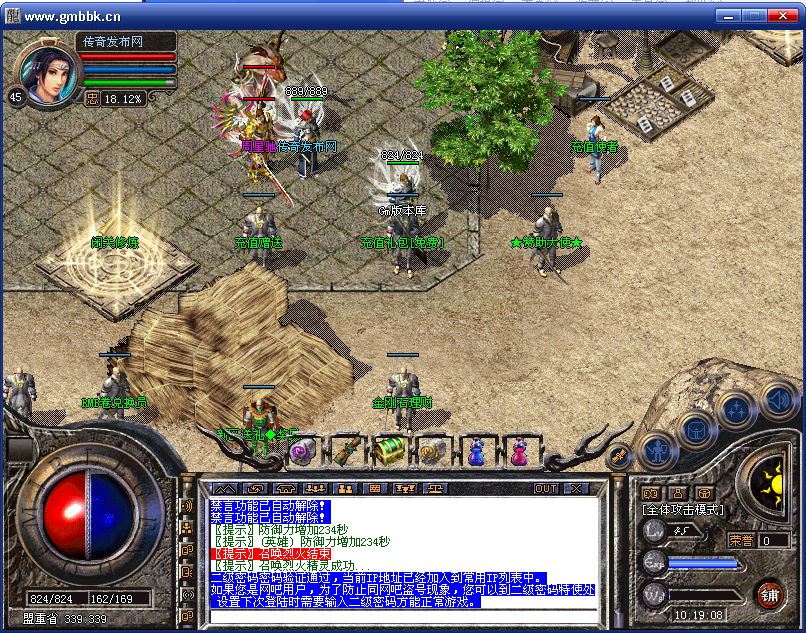806x633 pixels.
Task: Toggle the 全体攻击模式 attack mode text
Action: (683, 510)
